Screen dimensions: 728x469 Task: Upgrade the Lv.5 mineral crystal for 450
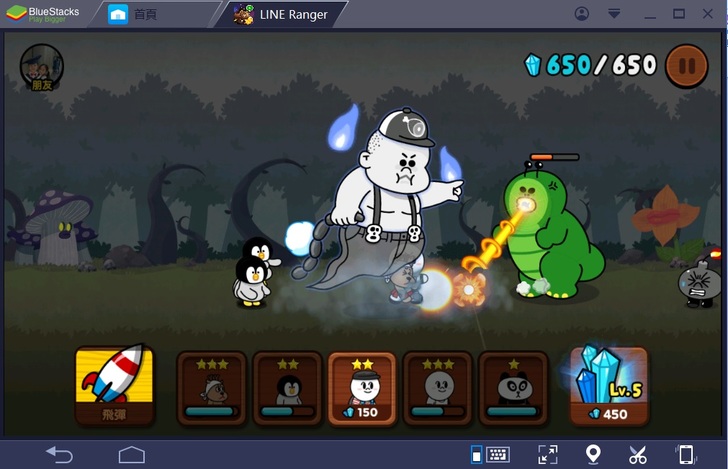coord(608,385)
